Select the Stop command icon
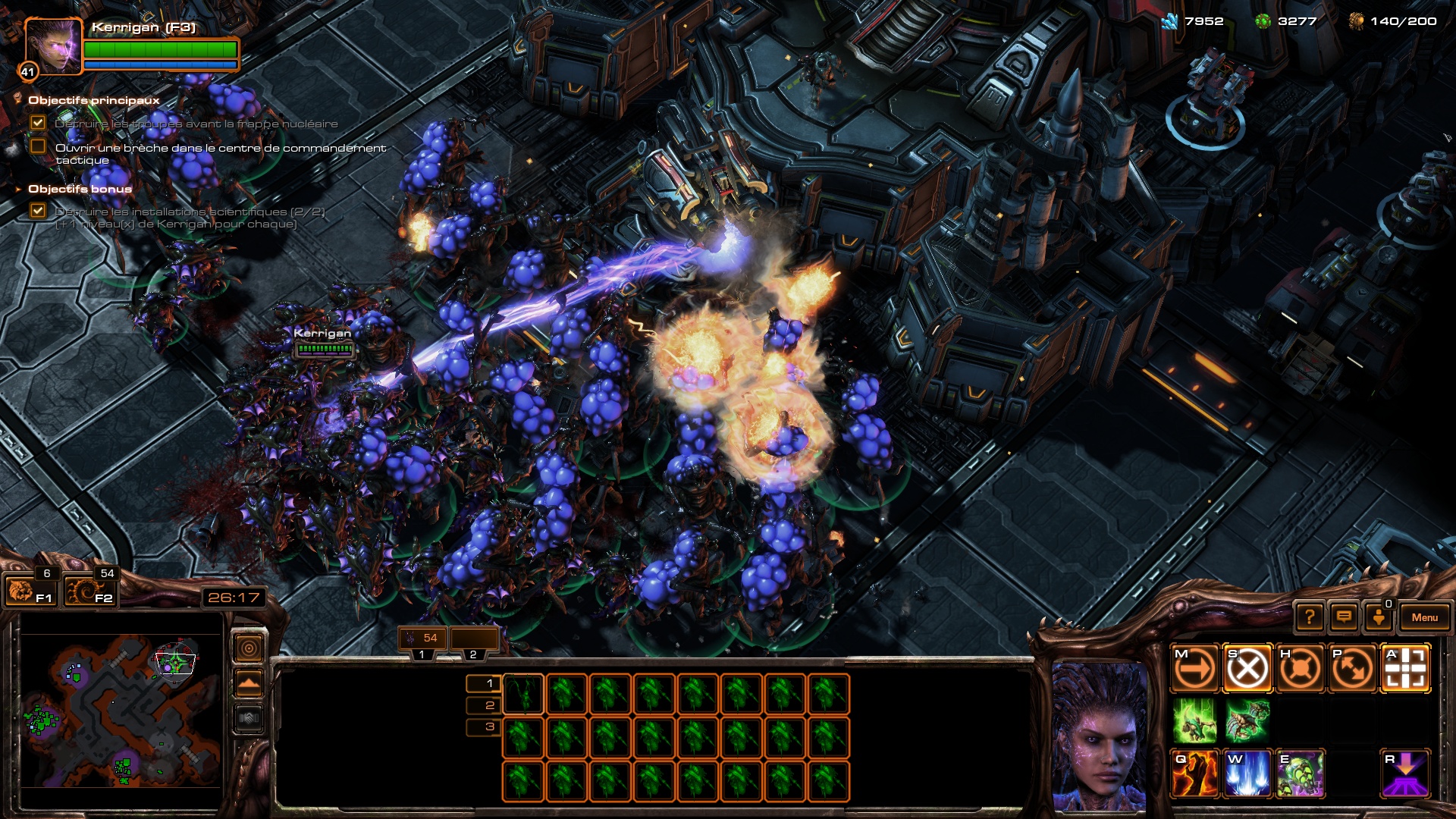The width and height of the screenshot is (1456, 819). coord(1247,669)
